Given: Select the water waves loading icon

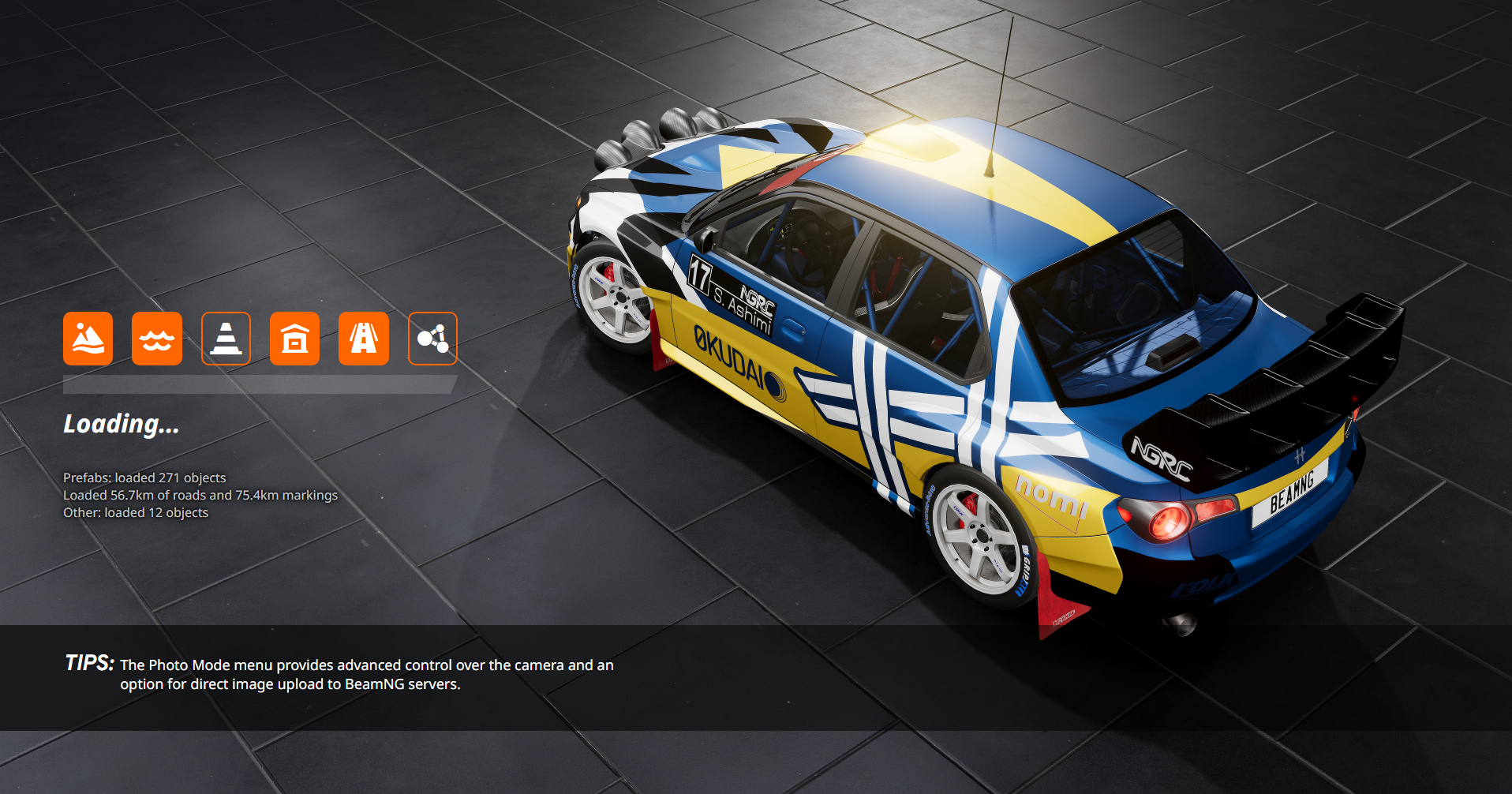Looking at the screenshot, I should (x=156, y=339).
